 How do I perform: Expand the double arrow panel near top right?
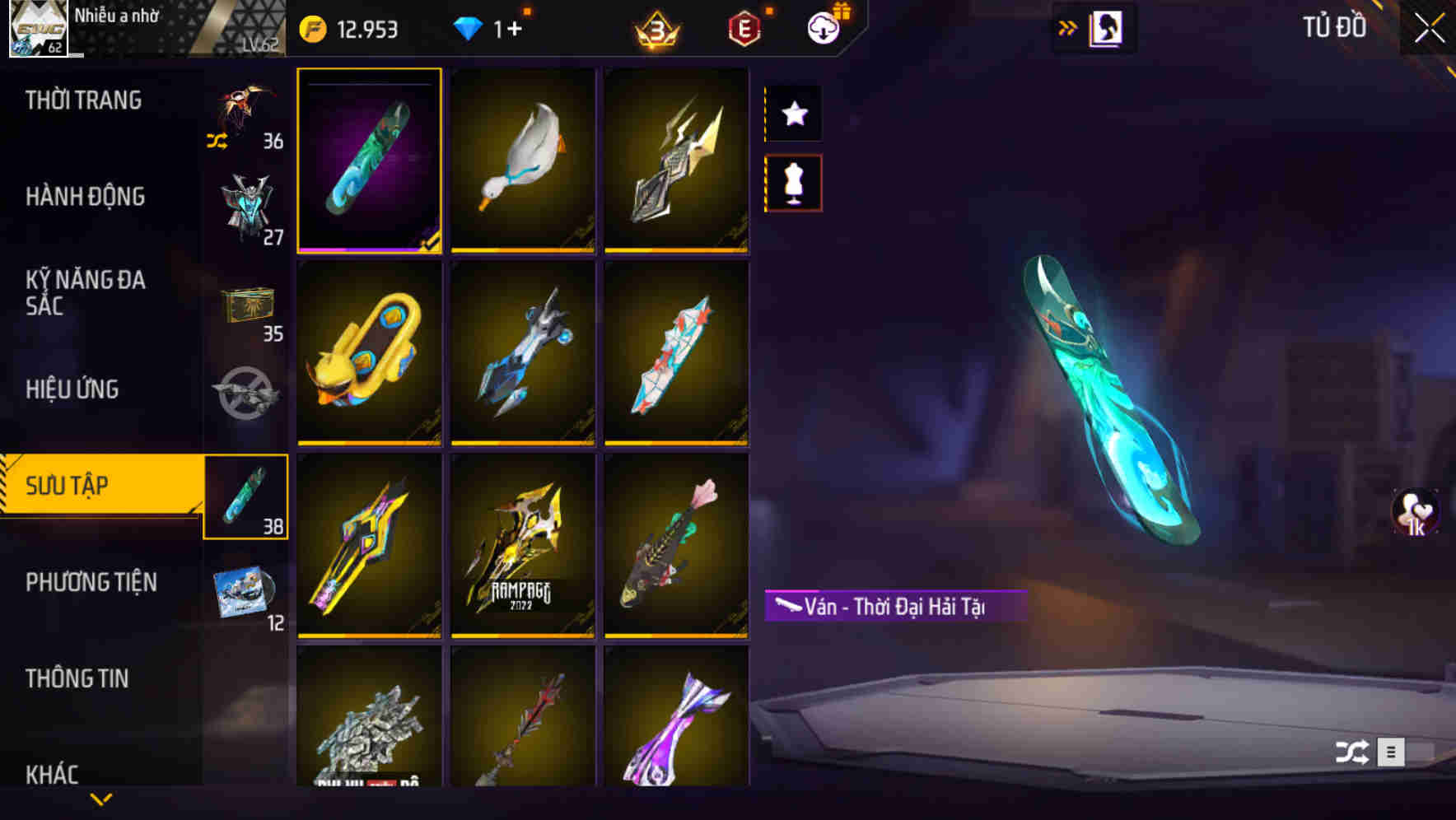1068,27
